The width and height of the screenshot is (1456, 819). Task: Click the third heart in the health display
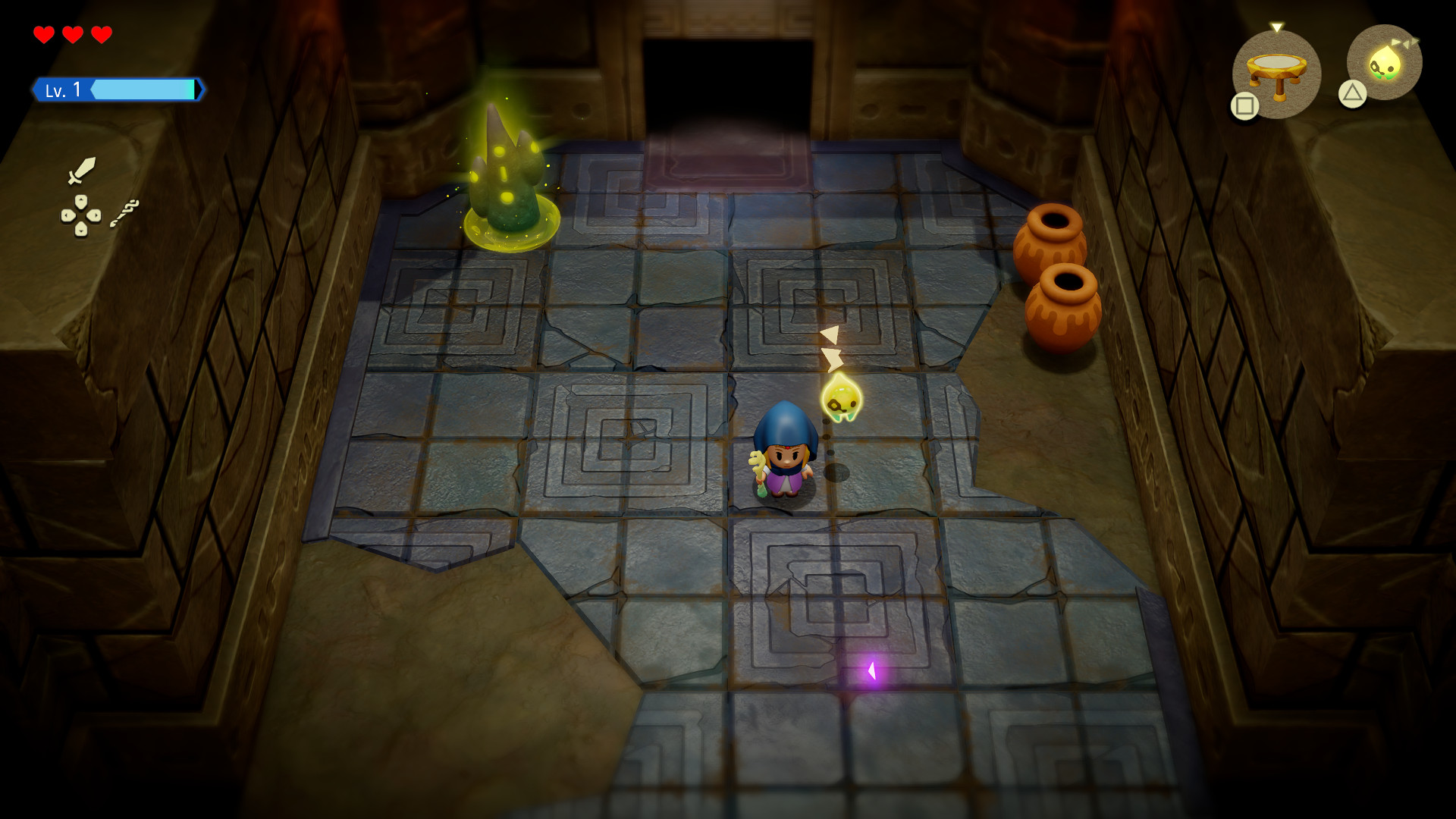click(x=101, y=33)
